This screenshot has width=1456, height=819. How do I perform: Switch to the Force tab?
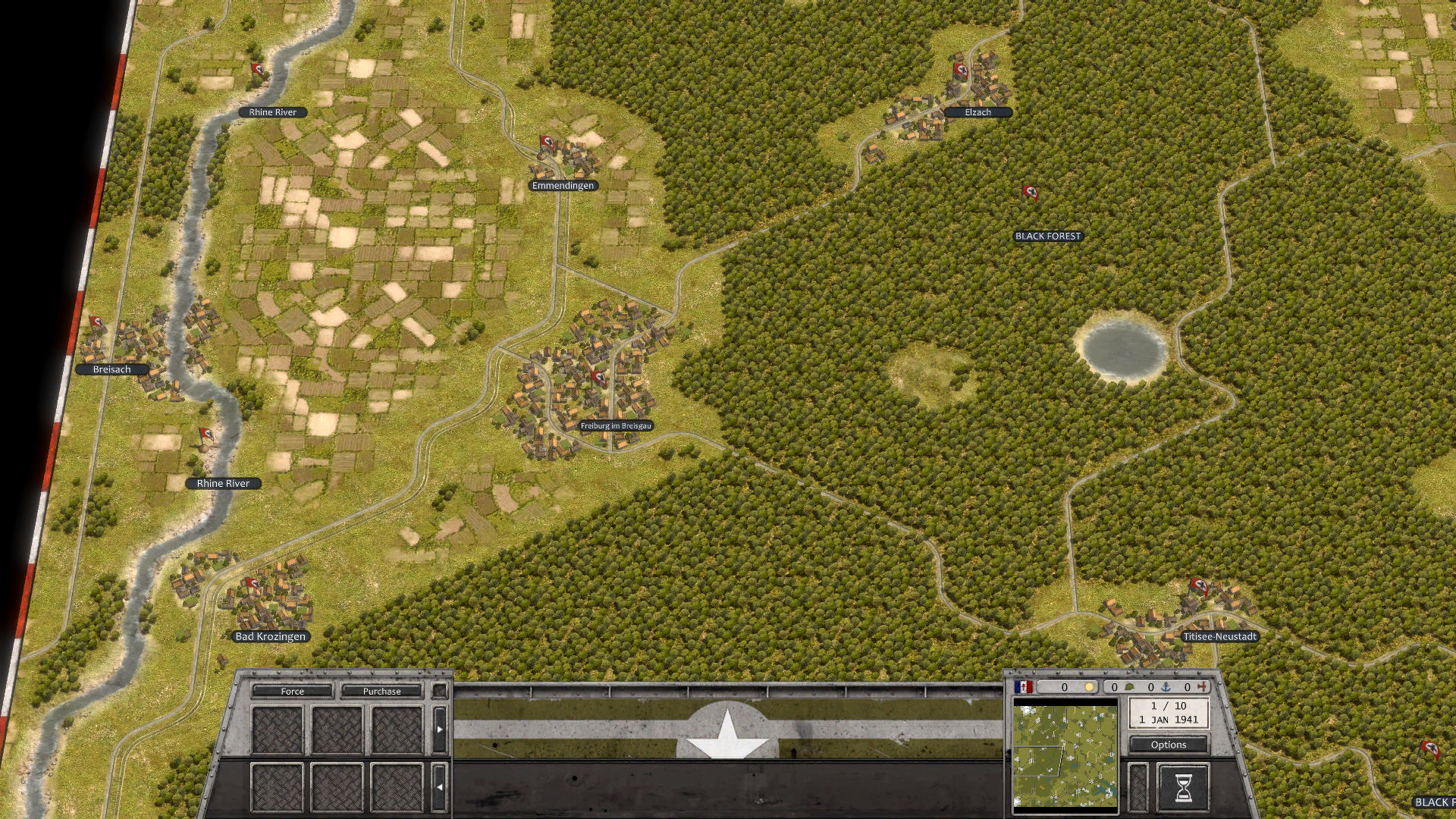pos(292,691)
